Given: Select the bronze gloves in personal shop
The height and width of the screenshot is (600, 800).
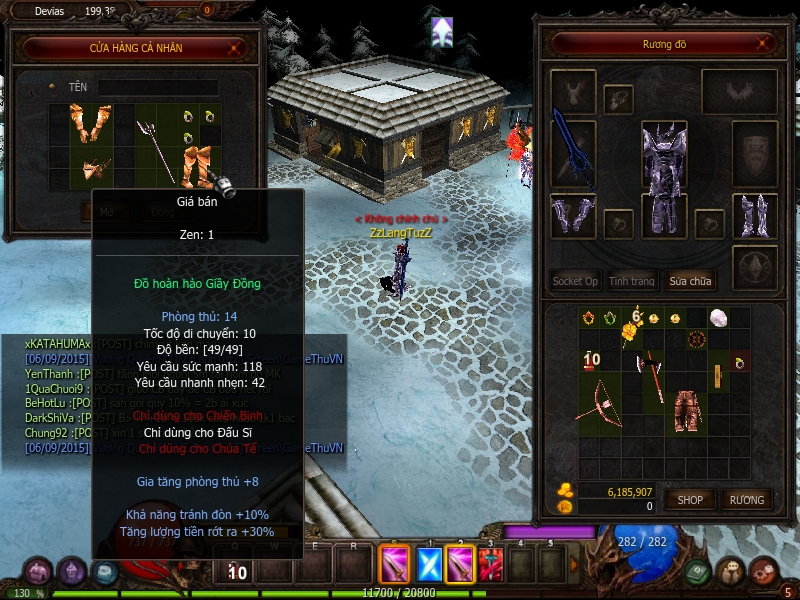Looking at the screenshot, I should (x=90, y=123).
